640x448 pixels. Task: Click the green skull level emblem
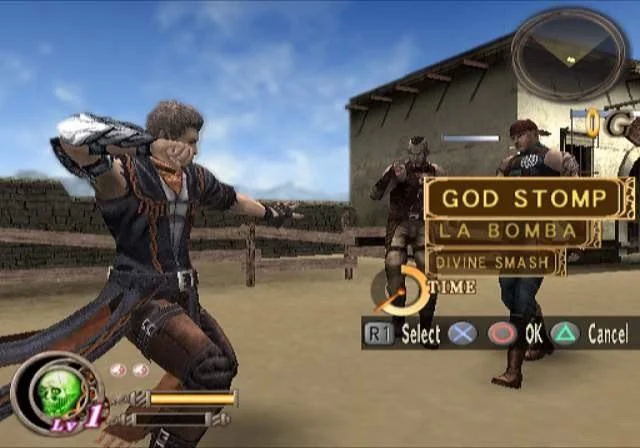56,391
